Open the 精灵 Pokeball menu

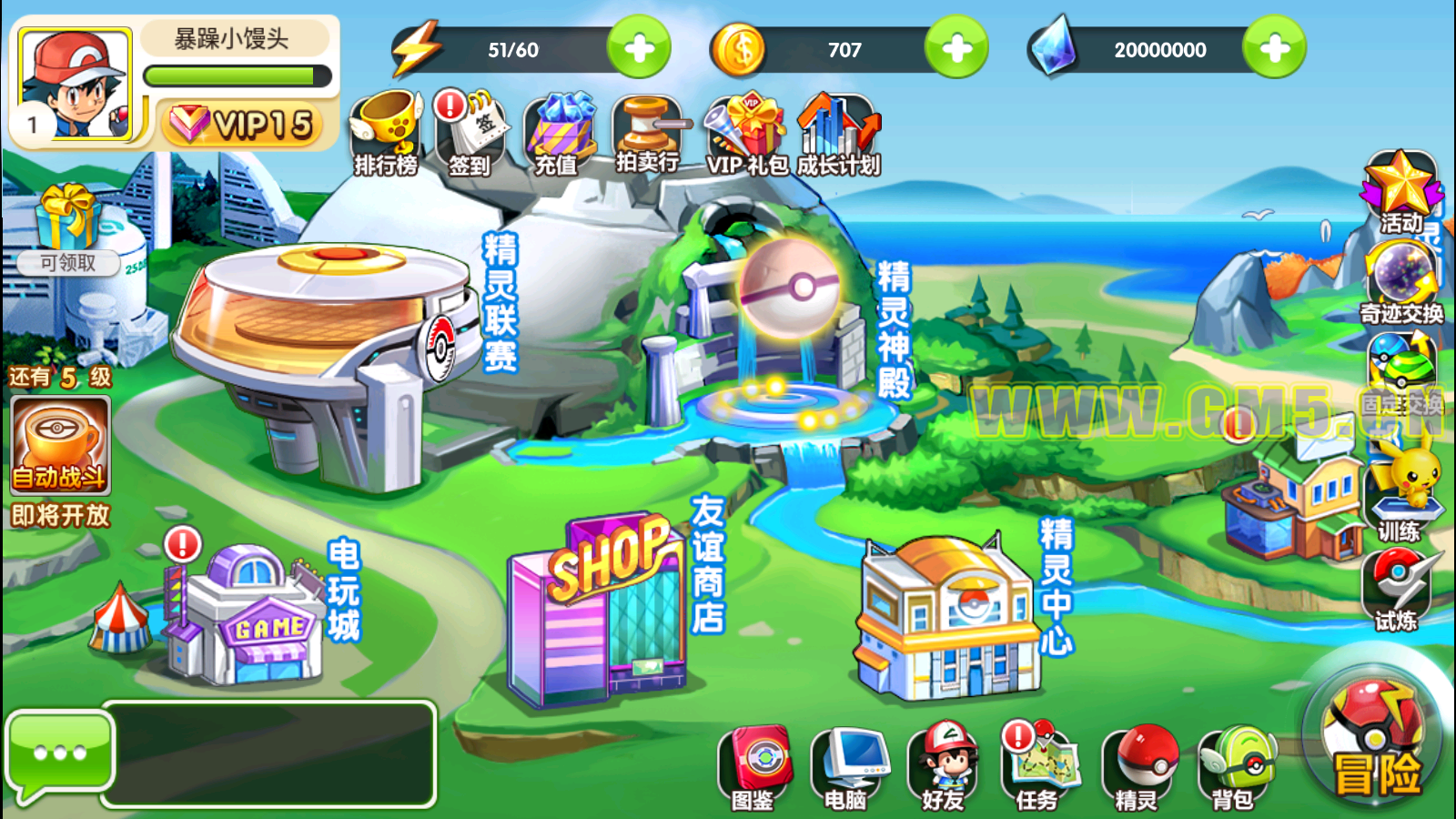click(1139, 766)
